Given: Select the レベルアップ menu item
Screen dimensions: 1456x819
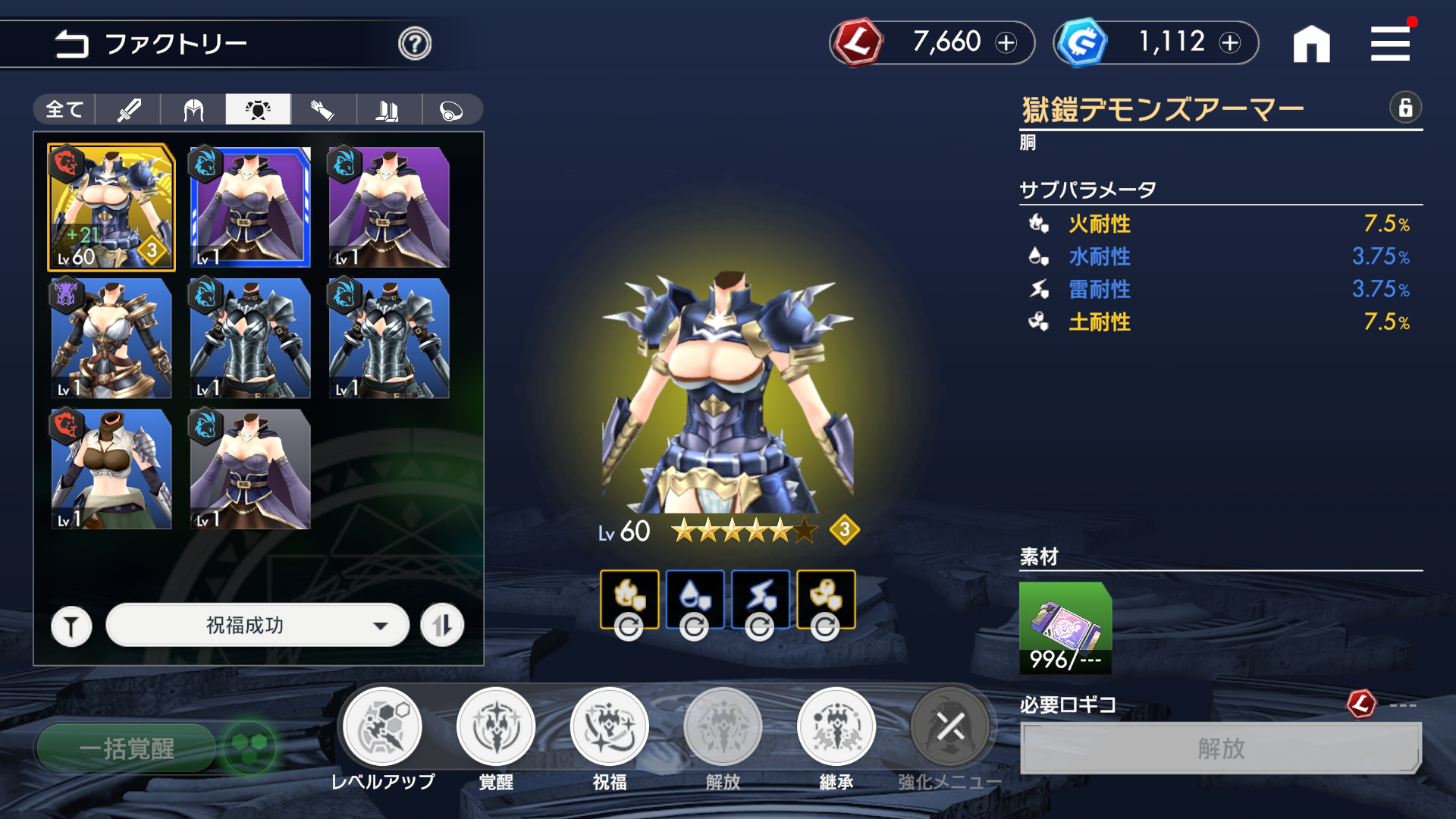Looking at the screenshot, I should pyautogui.click(x=383, y=726).
